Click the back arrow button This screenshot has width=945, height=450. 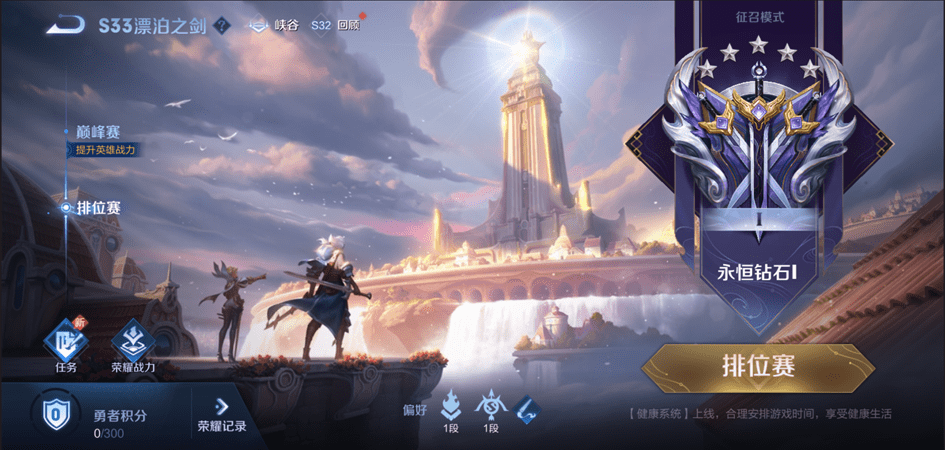(65, 25)
